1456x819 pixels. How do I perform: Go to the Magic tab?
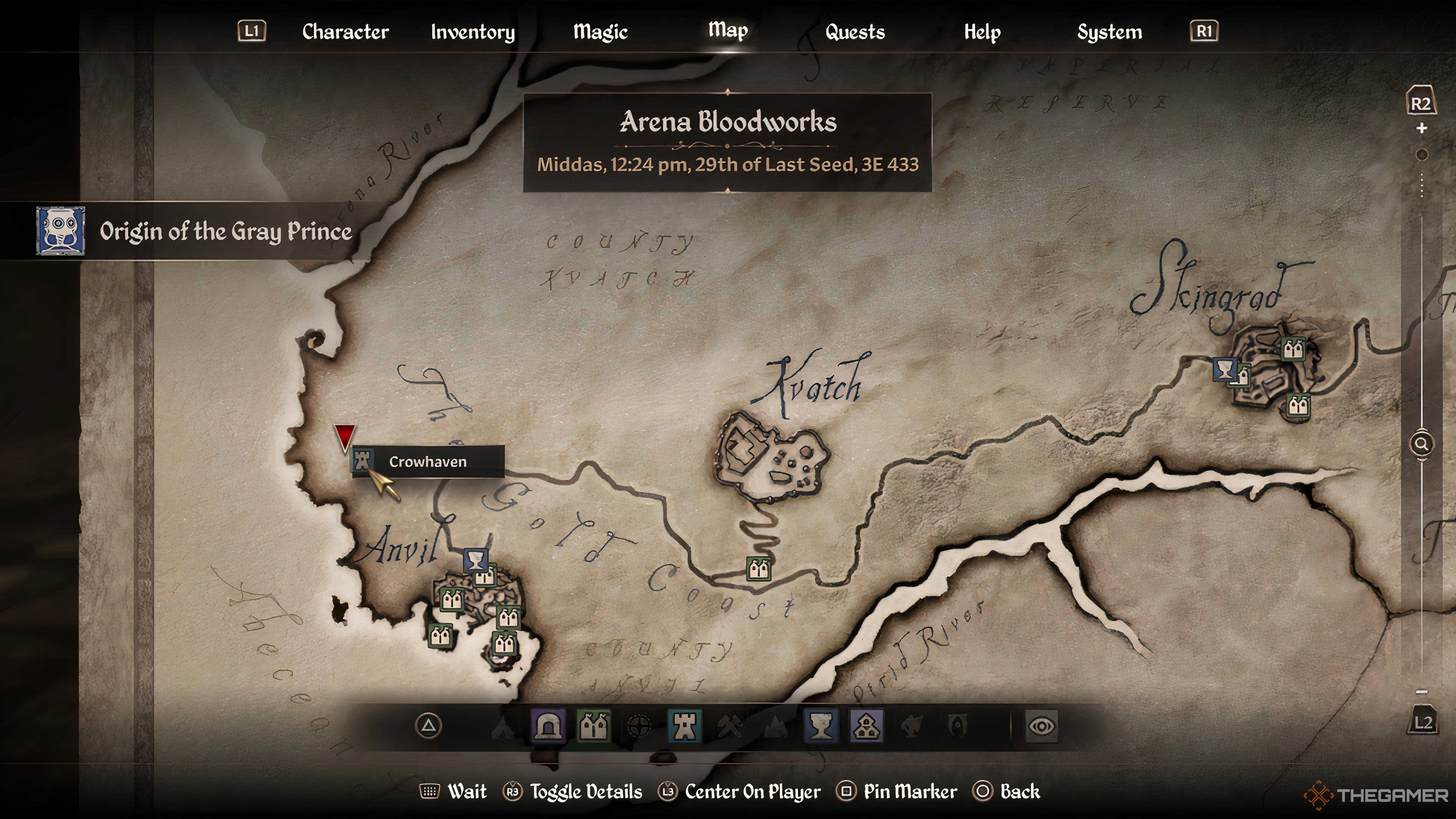tap(600, 31)
